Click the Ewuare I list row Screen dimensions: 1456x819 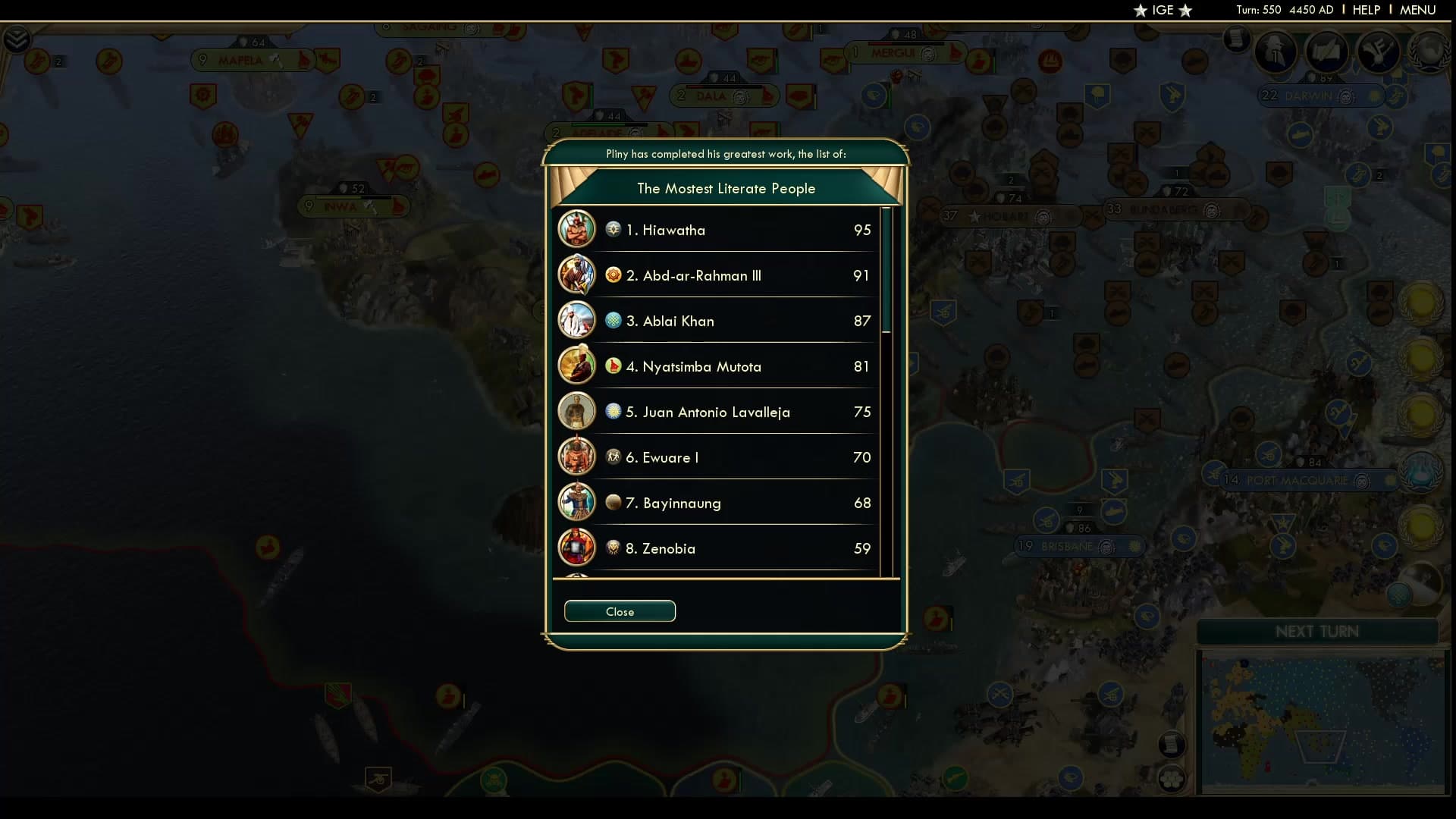click(x=717, y=457)
